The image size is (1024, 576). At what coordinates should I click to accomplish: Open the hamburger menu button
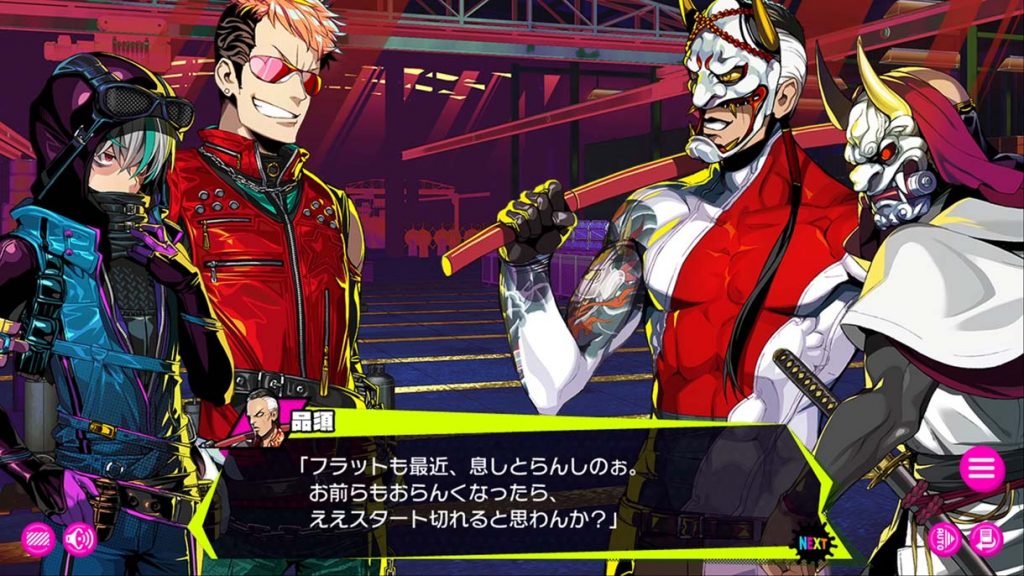point(982,469)
